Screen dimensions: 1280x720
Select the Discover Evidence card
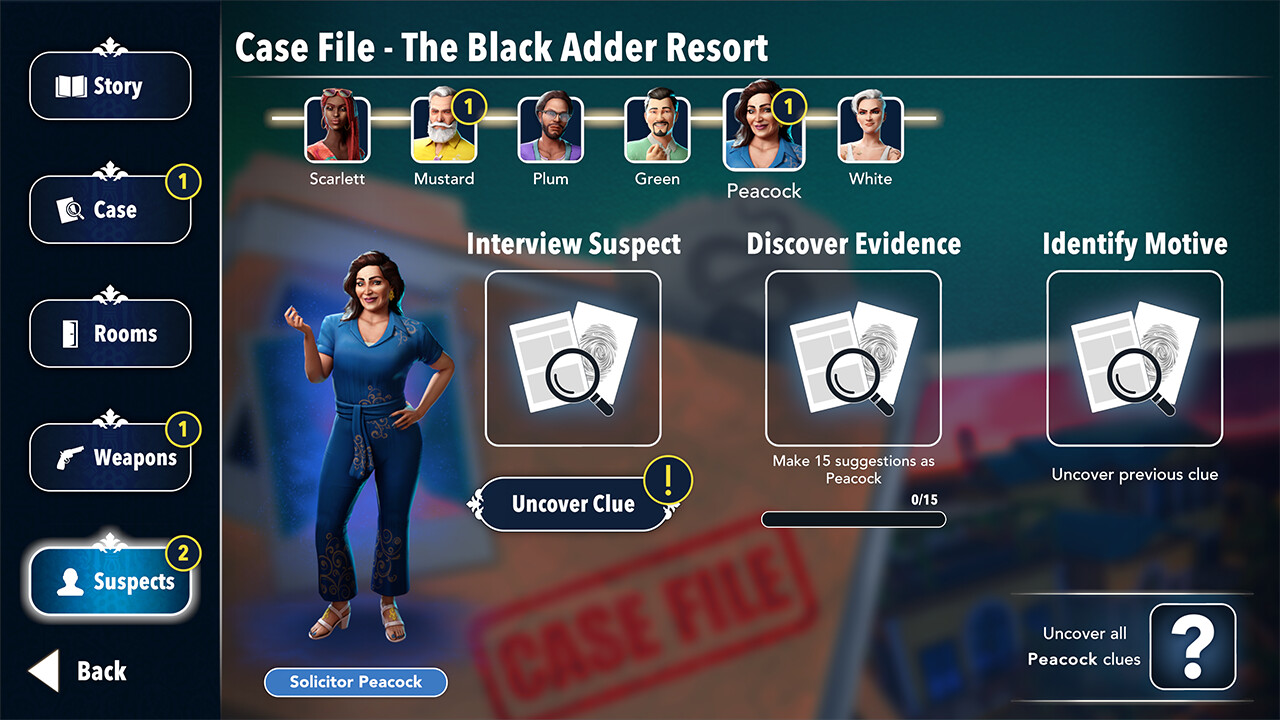pos(852,358)
